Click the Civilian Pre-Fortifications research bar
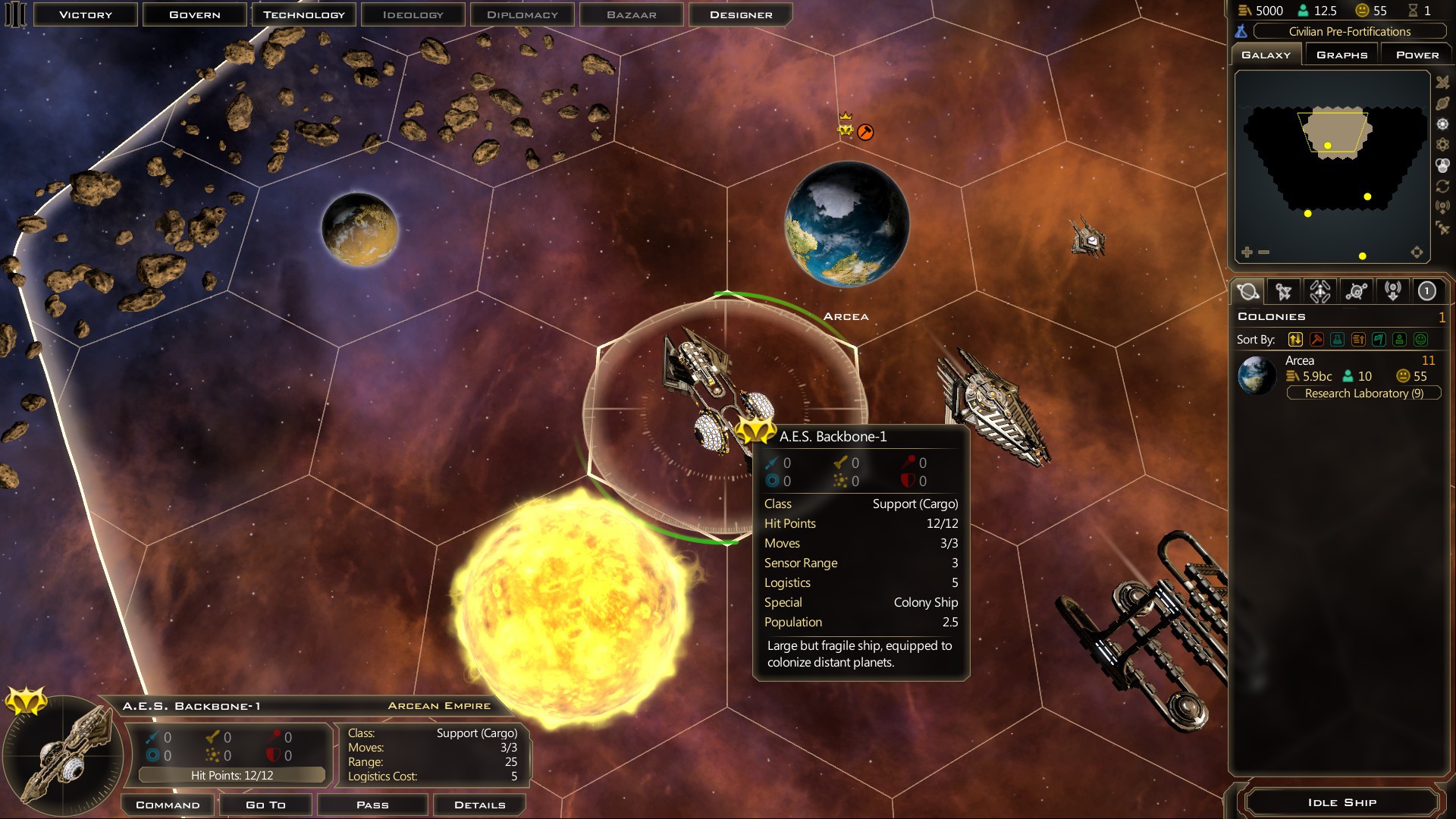1456x819 pixels. coord(1349,31)
